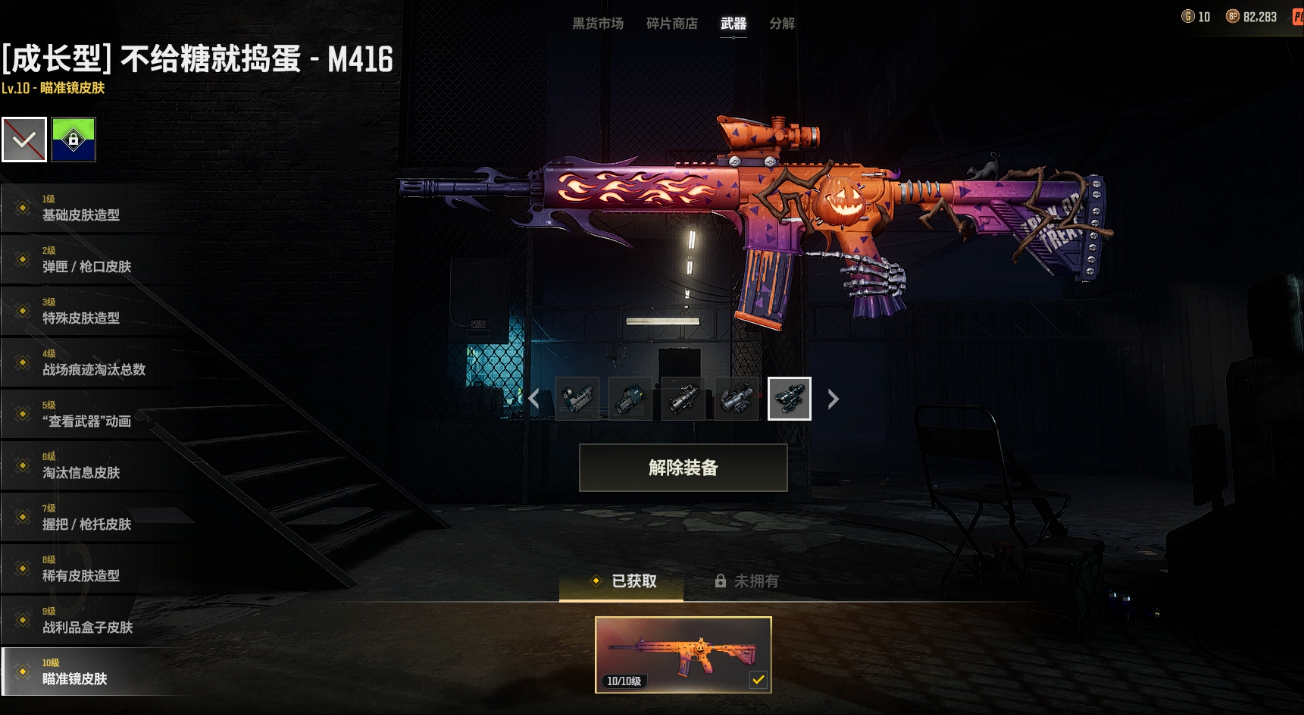Switch to the 未拥有 skins tab
This screenshot has width=1304, height=715.
click(x=746, y=581)
